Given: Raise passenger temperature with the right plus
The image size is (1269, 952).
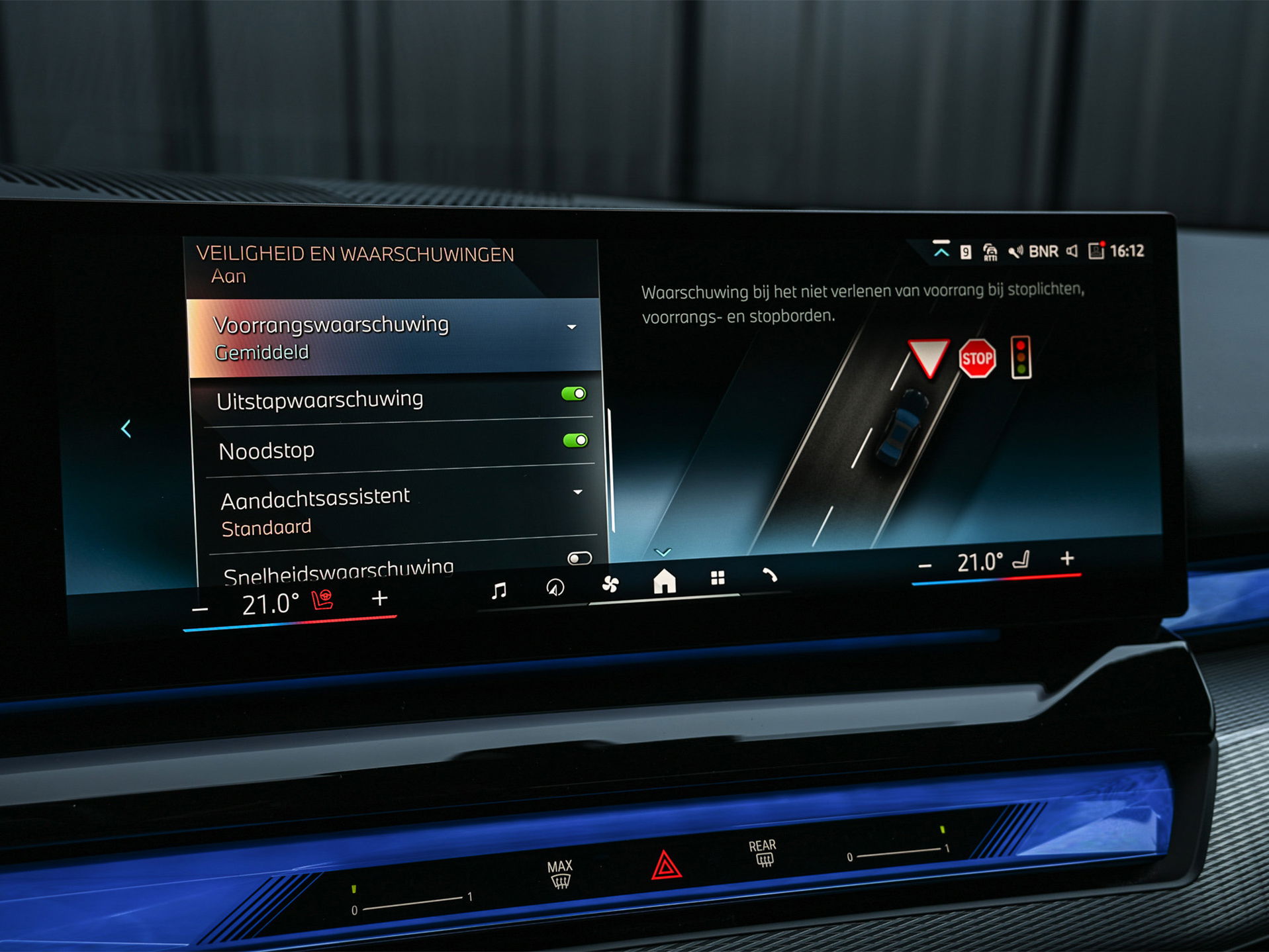Looking at the screenshot, I should coord(1066,559).
